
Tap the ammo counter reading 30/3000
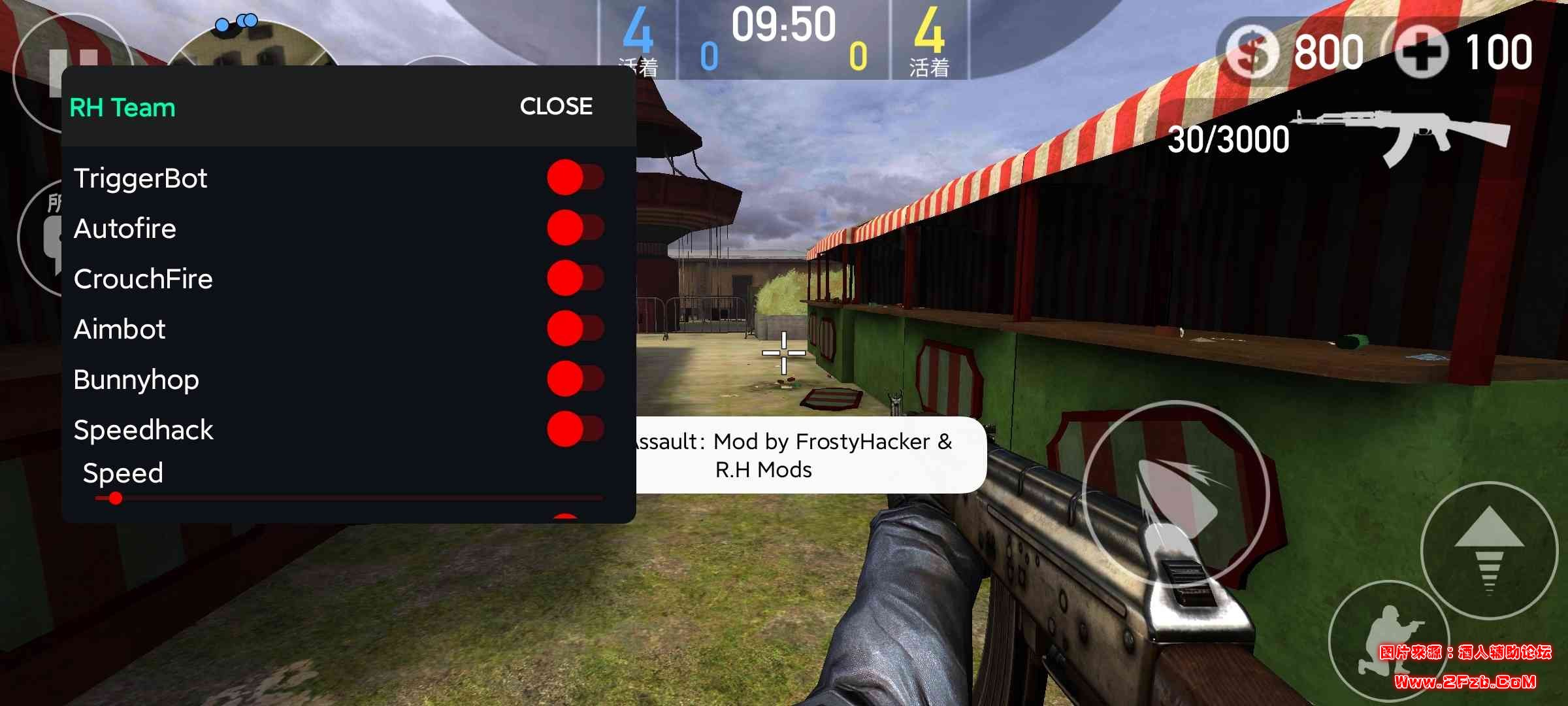point(1228,139)
